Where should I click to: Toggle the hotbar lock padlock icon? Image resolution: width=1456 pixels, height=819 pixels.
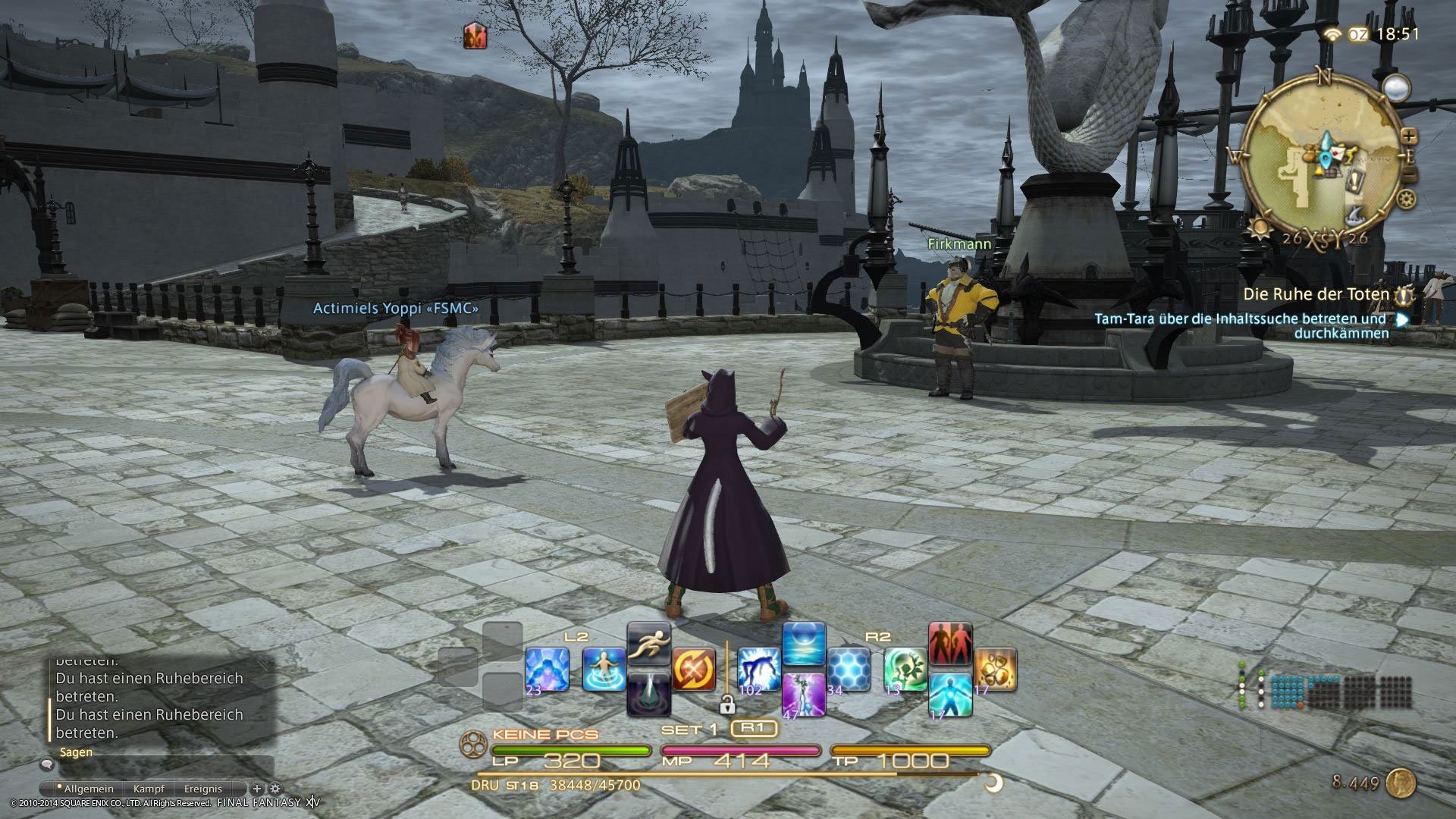729,704
